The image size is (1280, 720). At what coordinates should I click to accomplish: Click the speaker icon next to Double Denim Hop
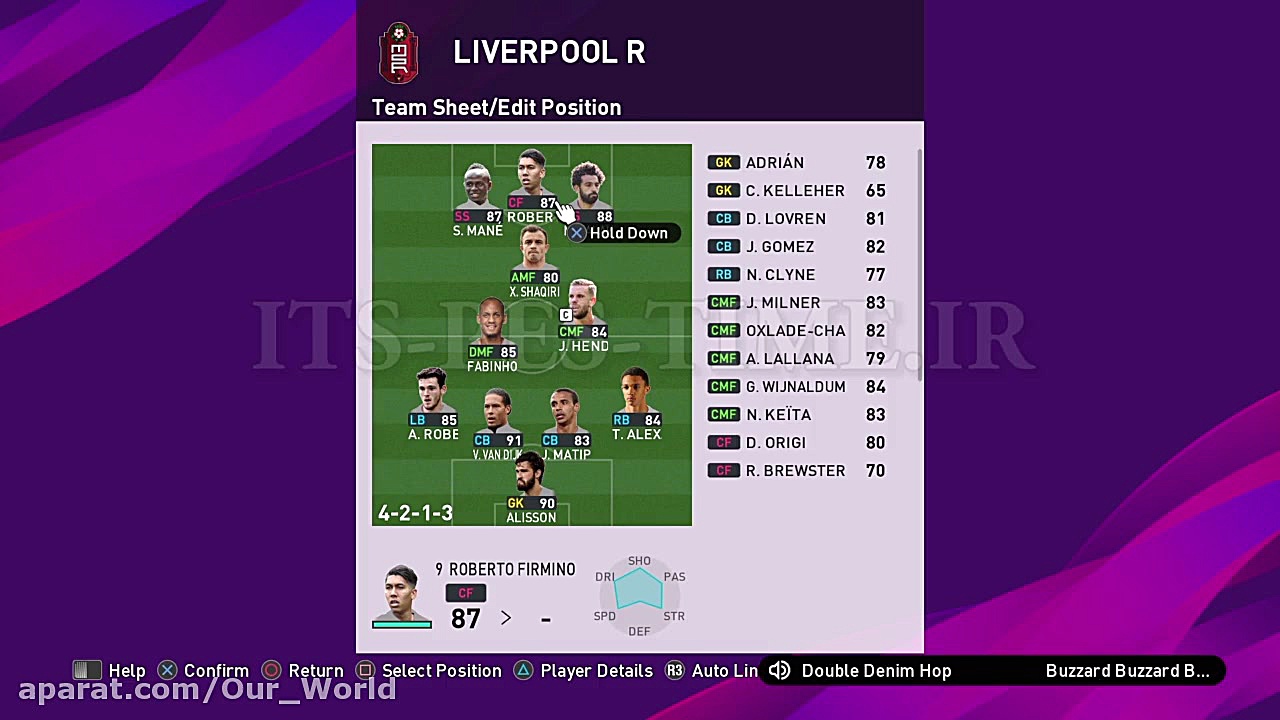[x=781, y=670]
